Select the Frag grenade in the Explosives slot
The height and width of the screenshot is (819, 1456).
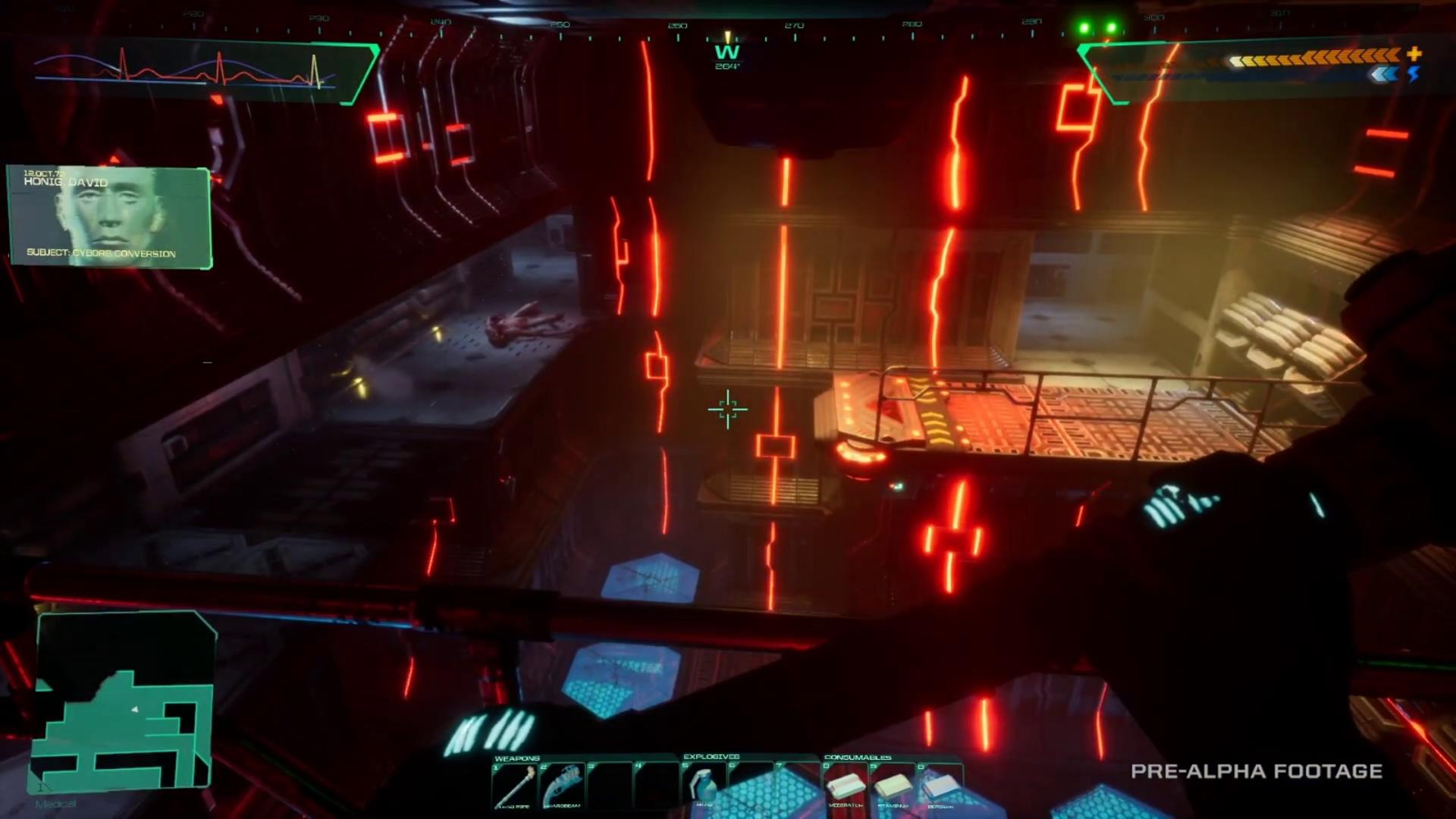pos(704,785)
